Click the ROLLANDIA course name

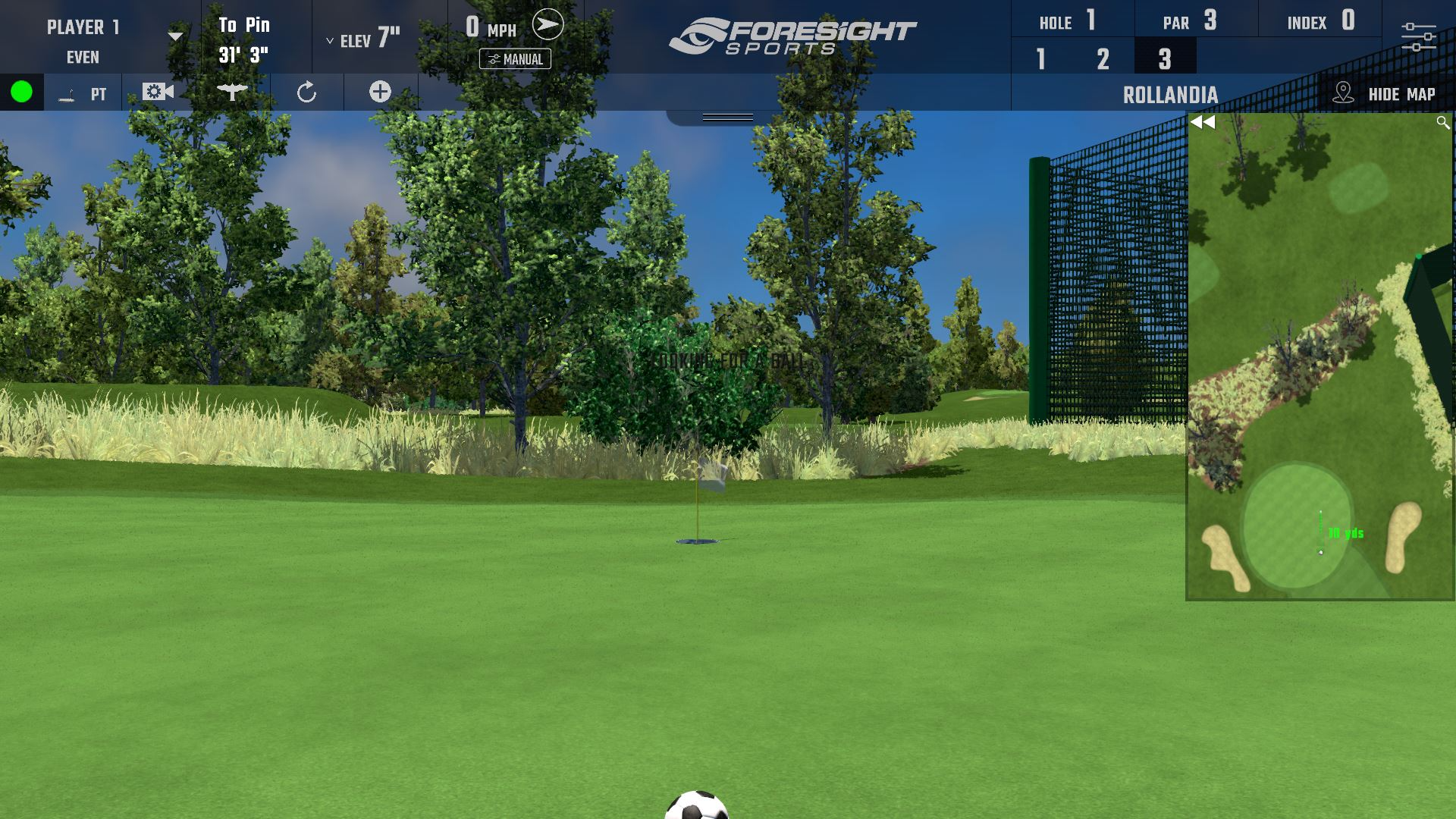[x=1171, y=94]
